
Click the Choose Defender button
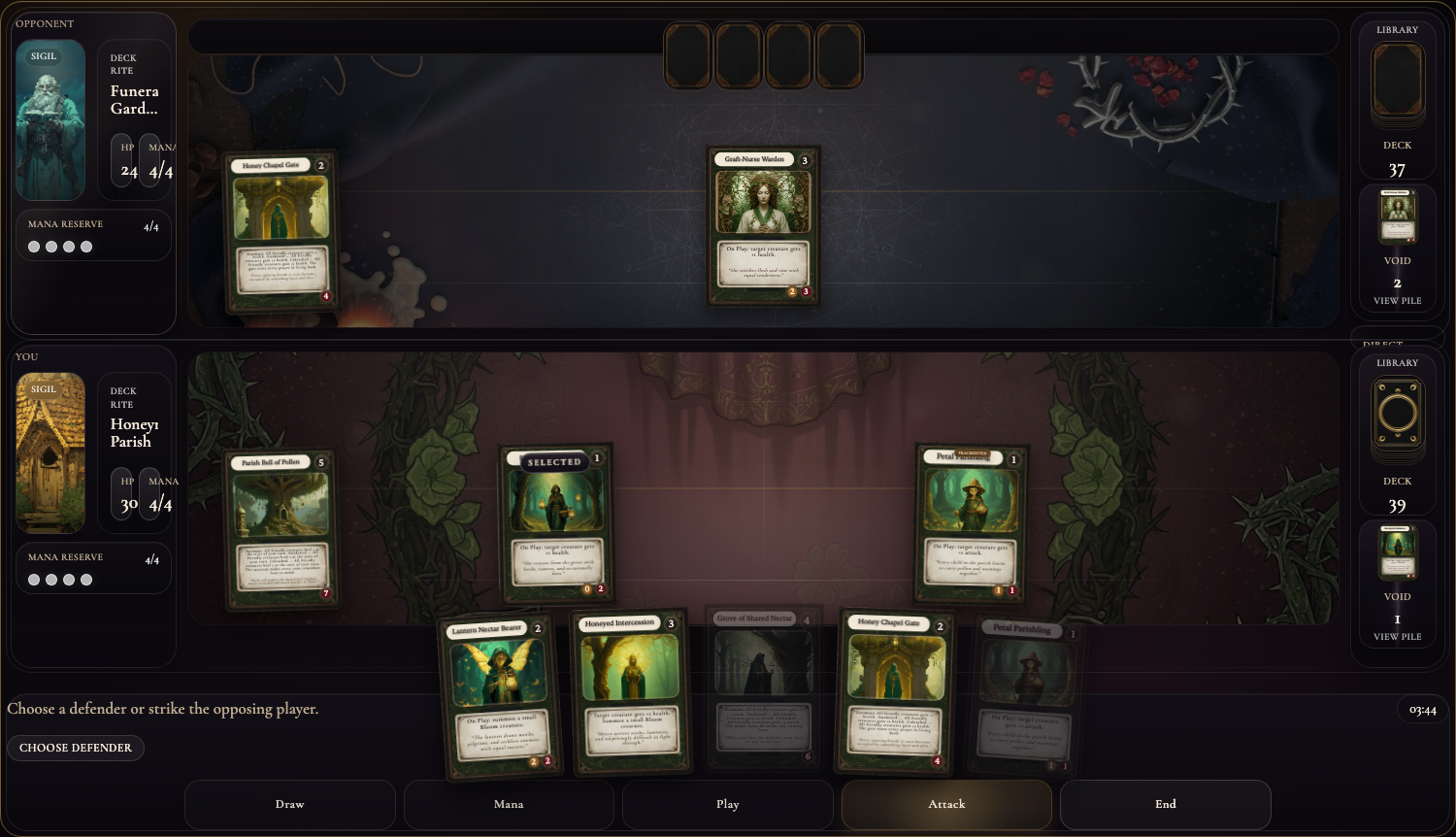[76, 748]
